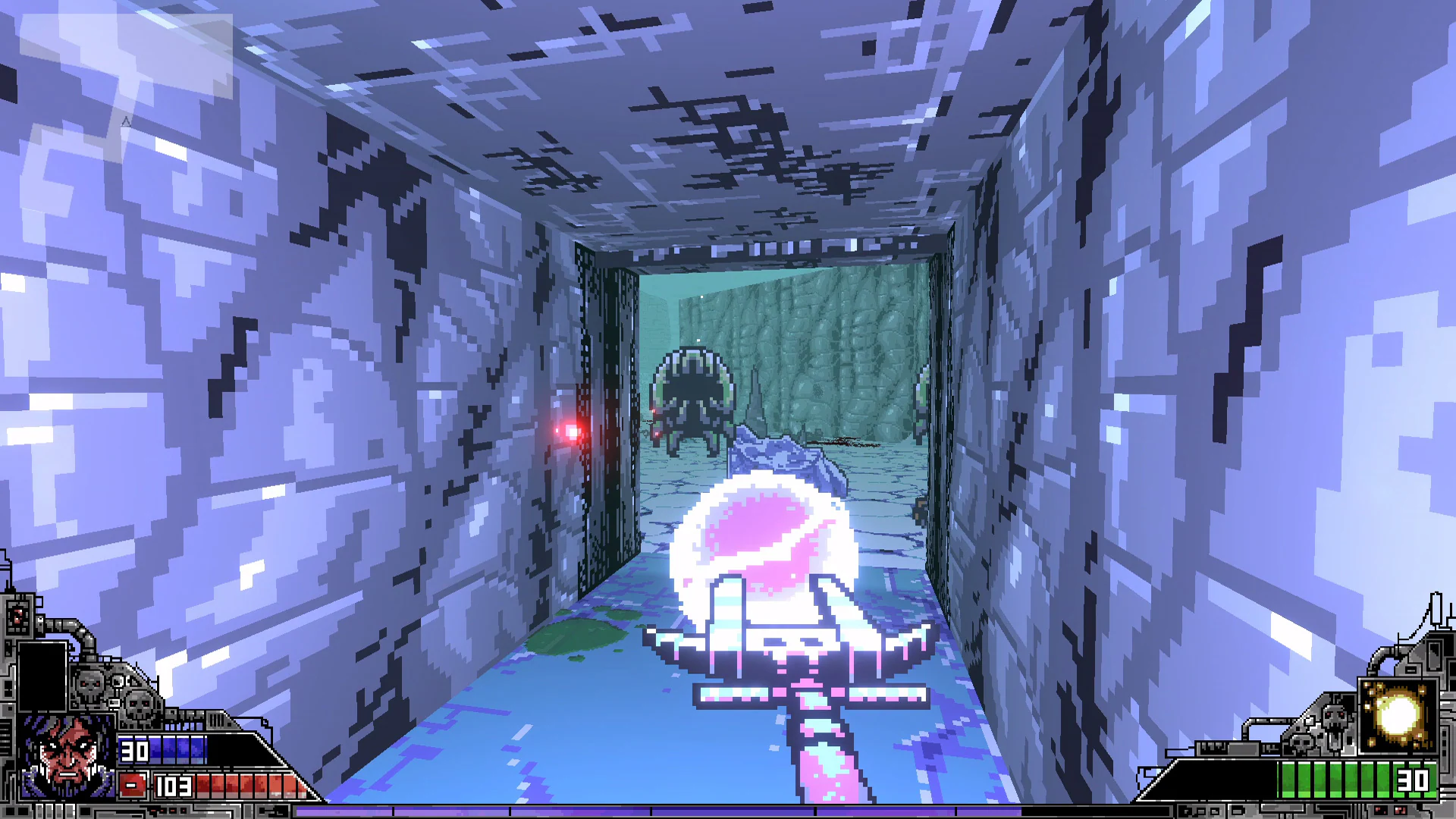Viewport: 1456px width, 819px height.
Task: Expand the black readout panel above the portrait
Action: pyautogui.click(x=42, y=676)
